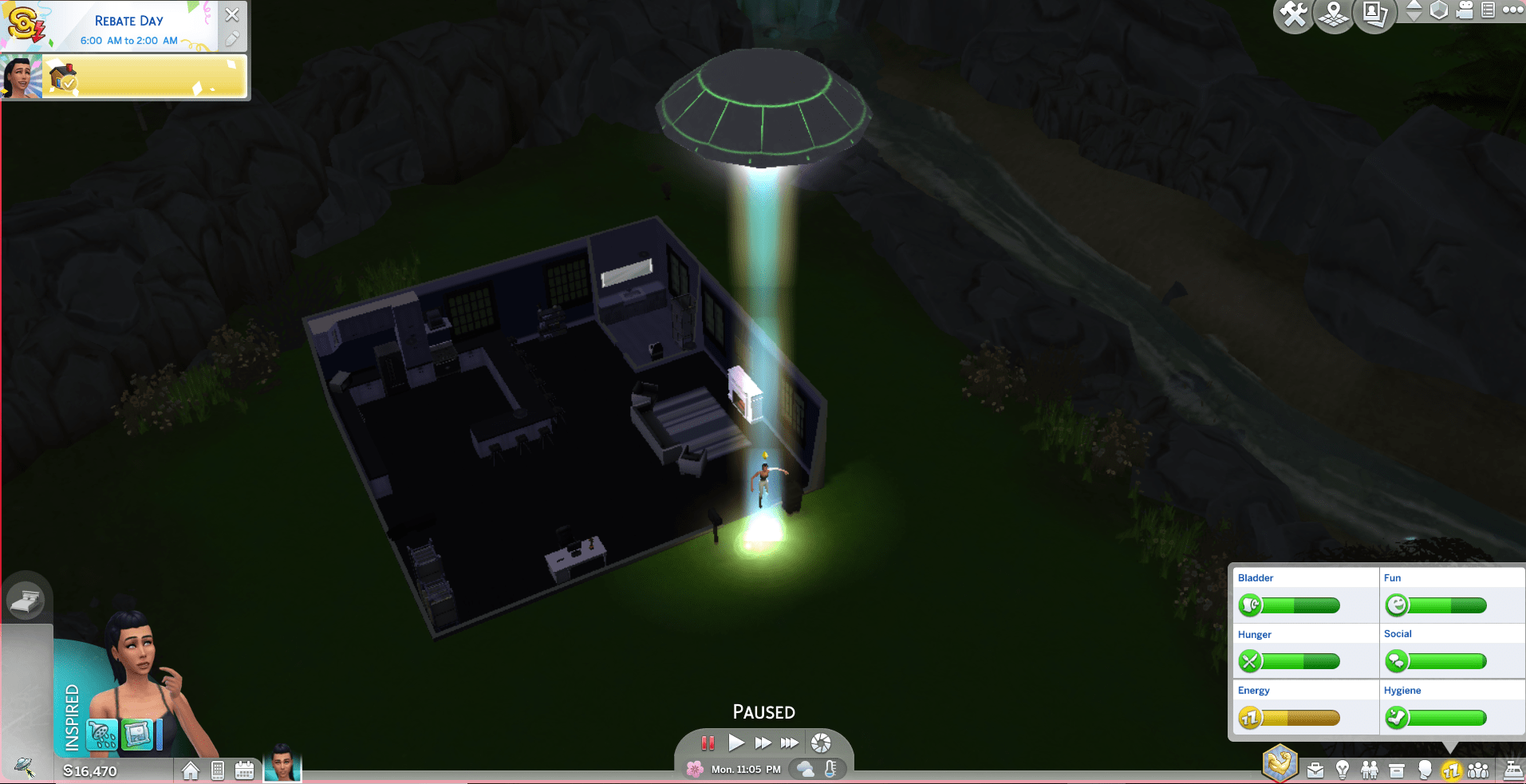Edit the Rebate Day event with the pencil

point(232,38)
